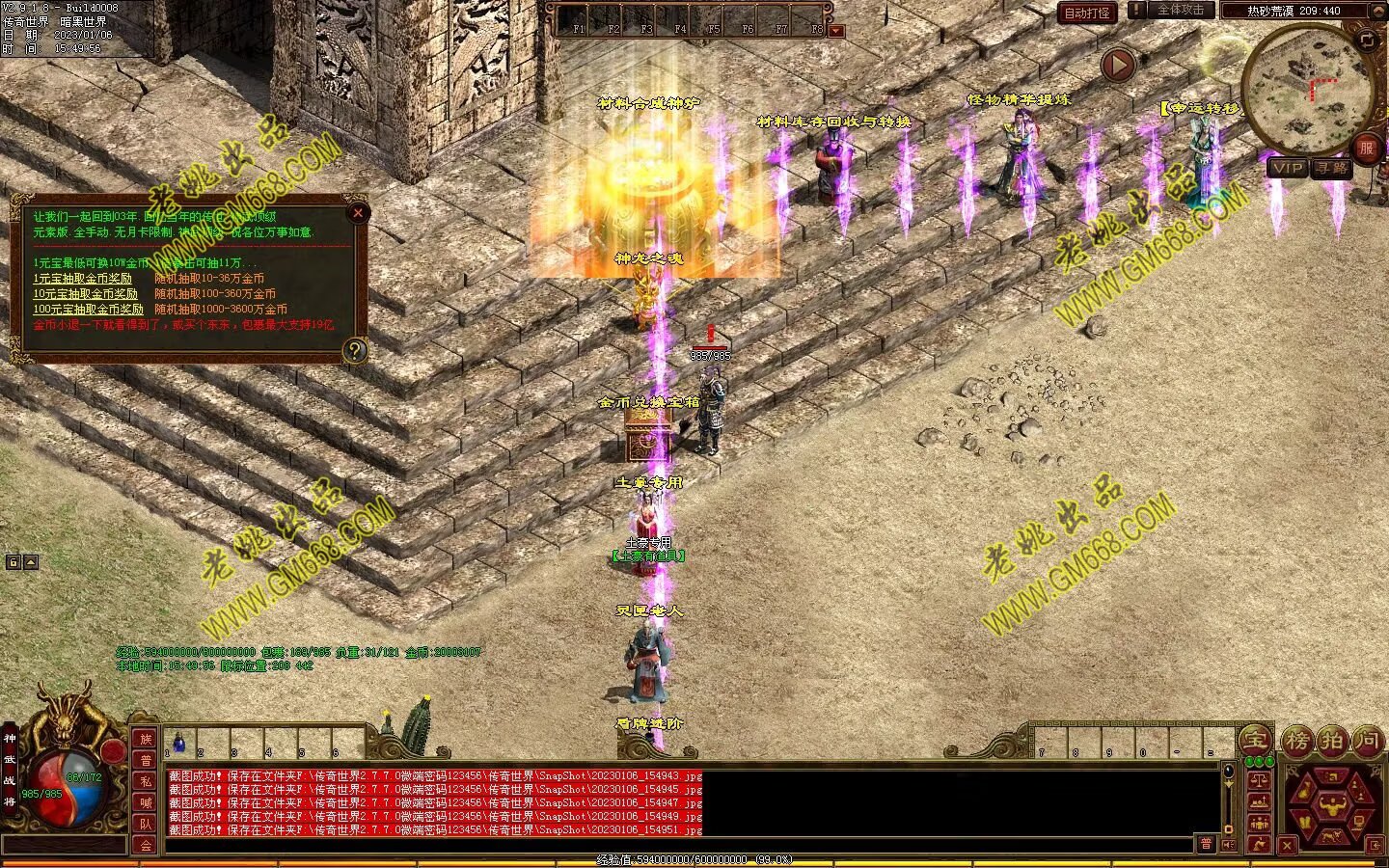Choose the 1元宝抽取金币奖励 option
The height and width of the screenshot is (868, 1389).
click(82, 279)
